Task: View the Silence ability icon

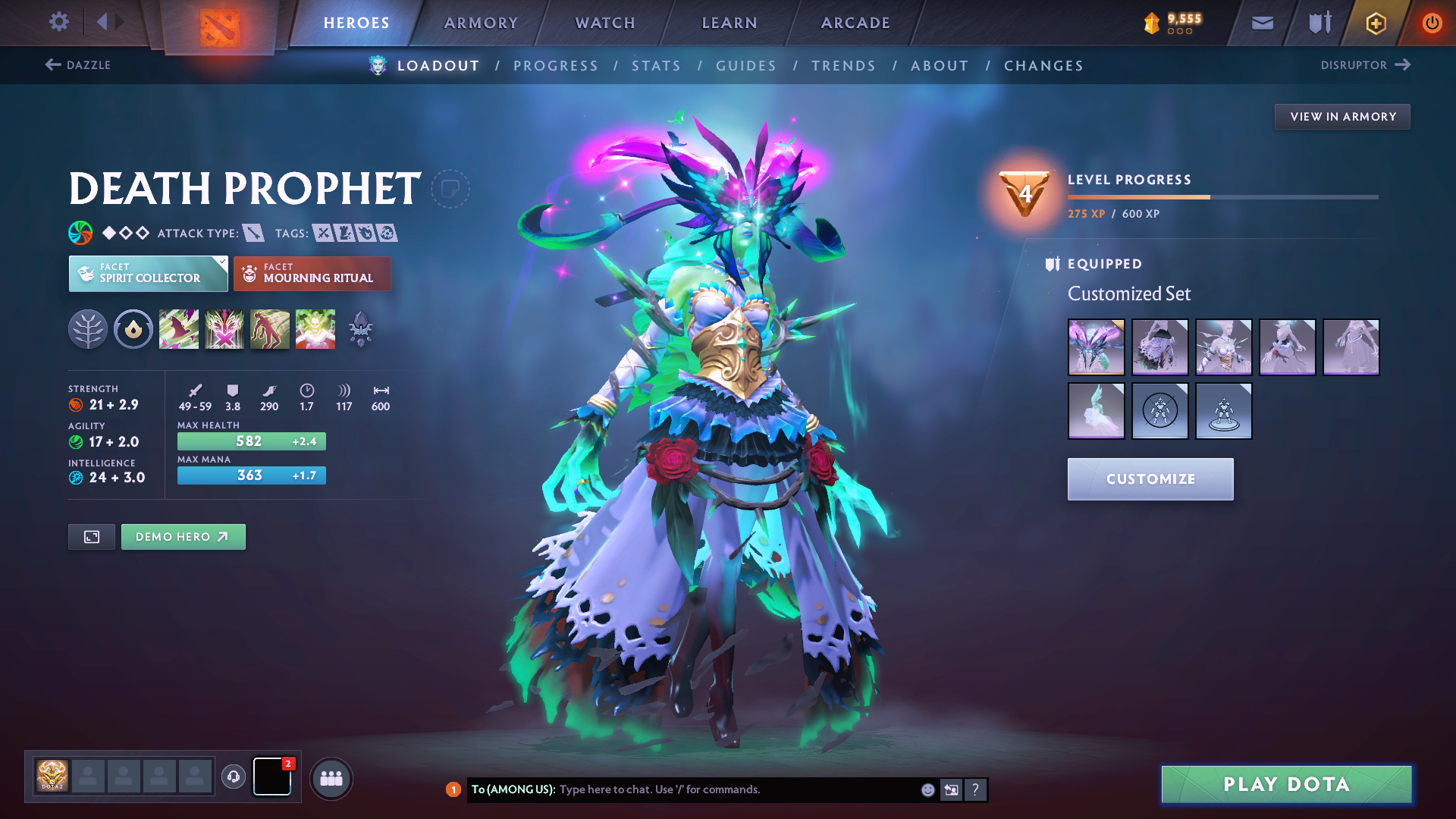Action: click(224, 328)
